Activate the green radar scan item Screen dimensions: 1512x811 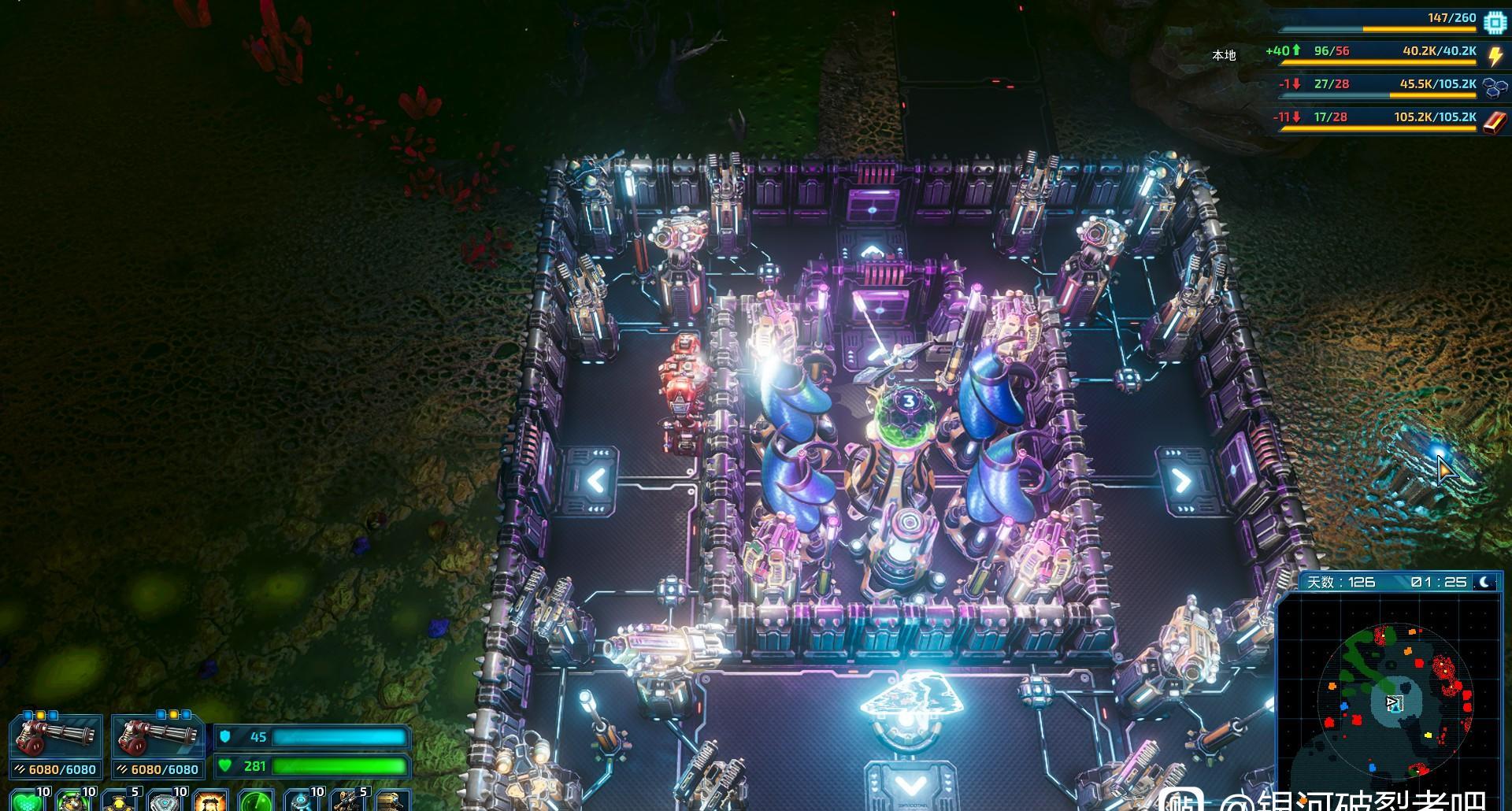tap(255, 800)
